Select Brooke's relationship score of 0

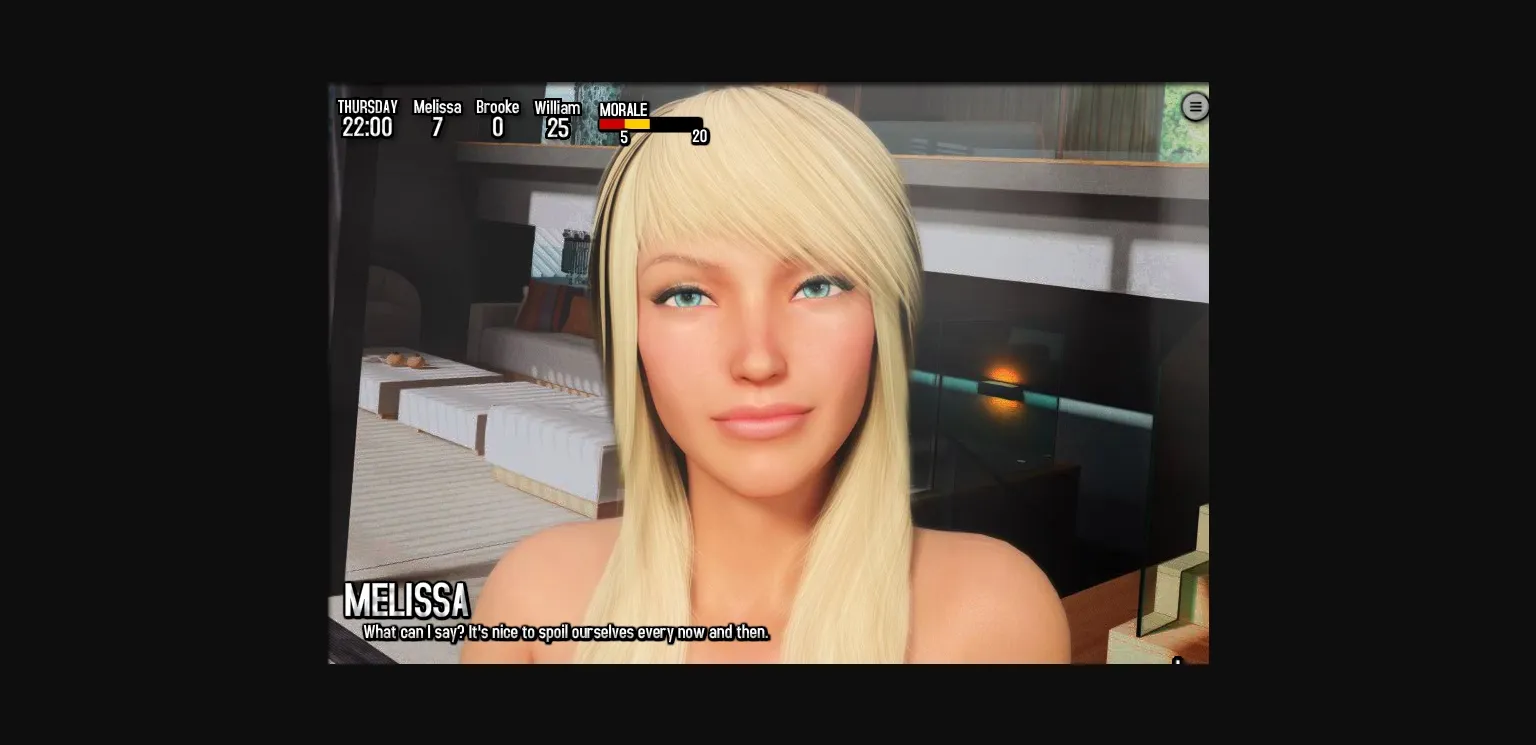tap(497, 128)
